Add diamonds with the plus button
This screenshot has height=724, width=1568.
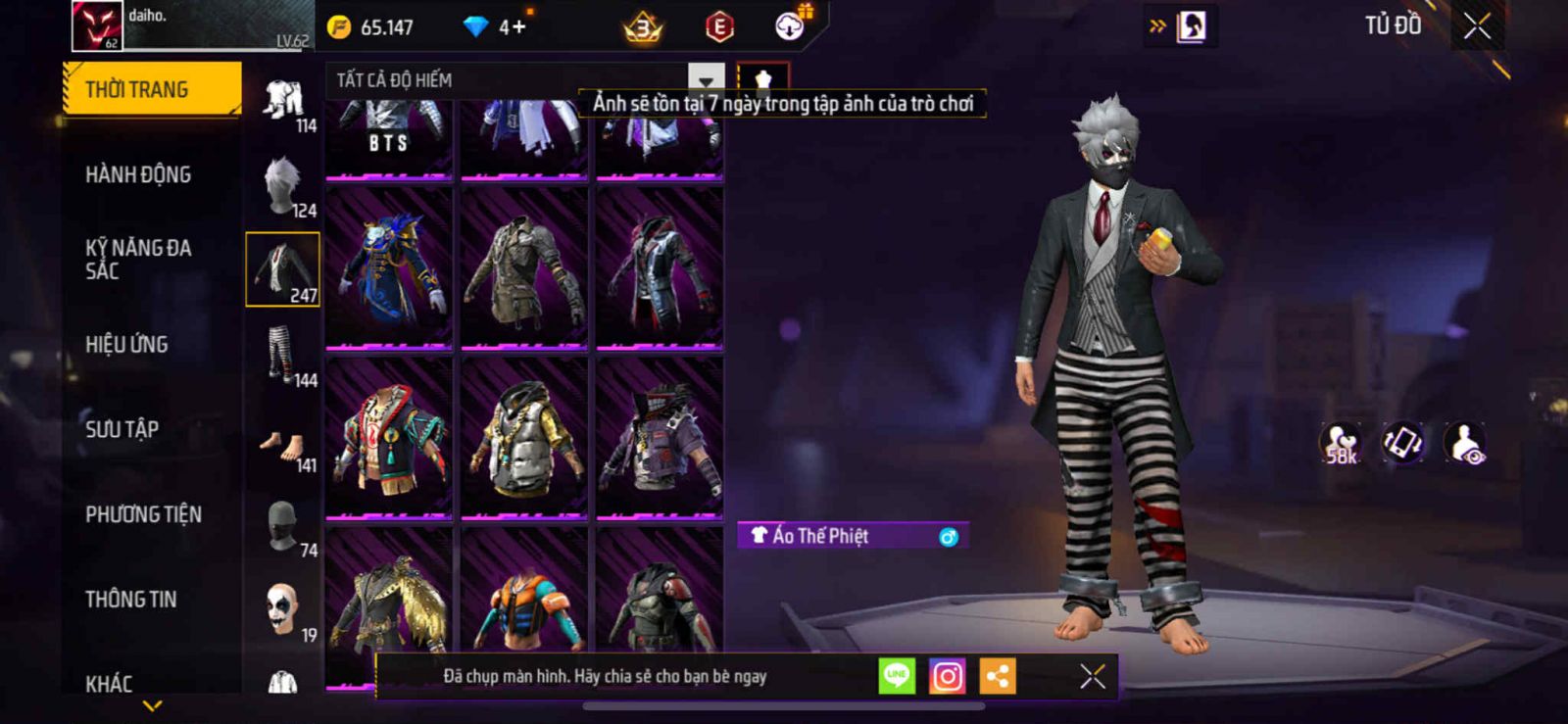[x=518, y=26]
